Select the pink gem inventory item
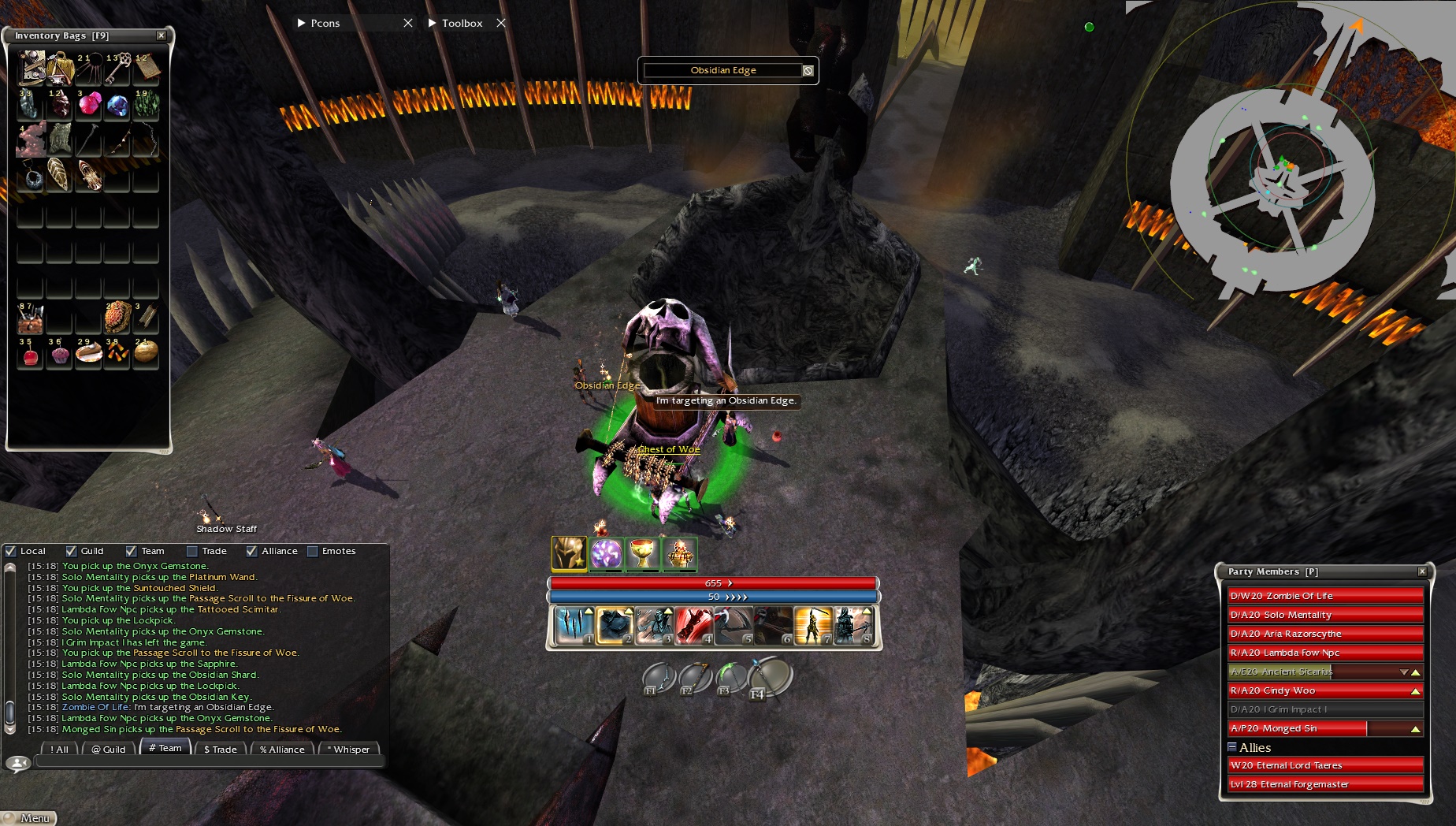 pos(89,104)
